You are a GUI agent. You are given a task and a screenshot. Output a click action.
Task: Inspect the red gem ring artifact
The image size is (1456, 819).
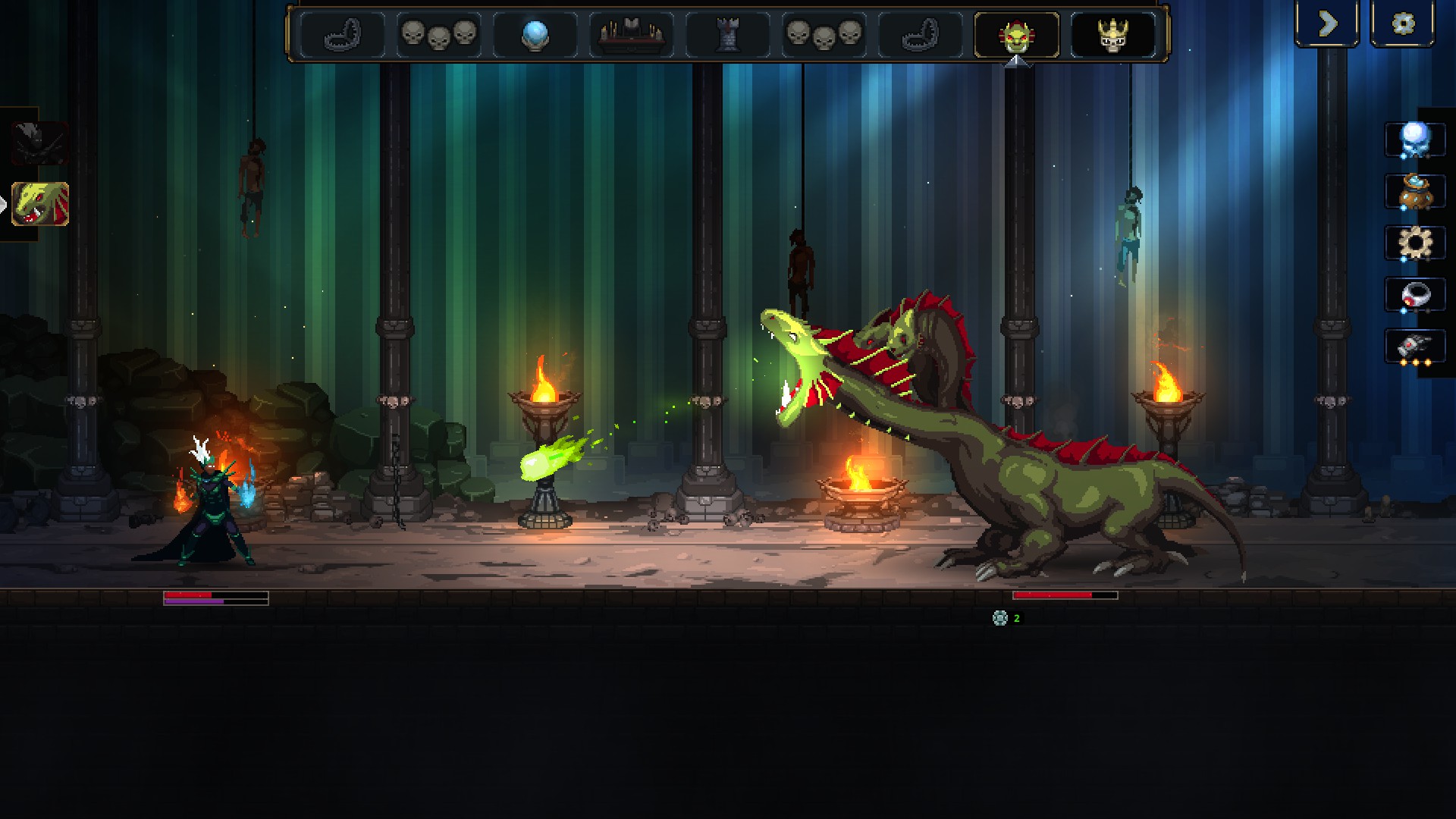pyautogui.click(x=1414, y=295)
